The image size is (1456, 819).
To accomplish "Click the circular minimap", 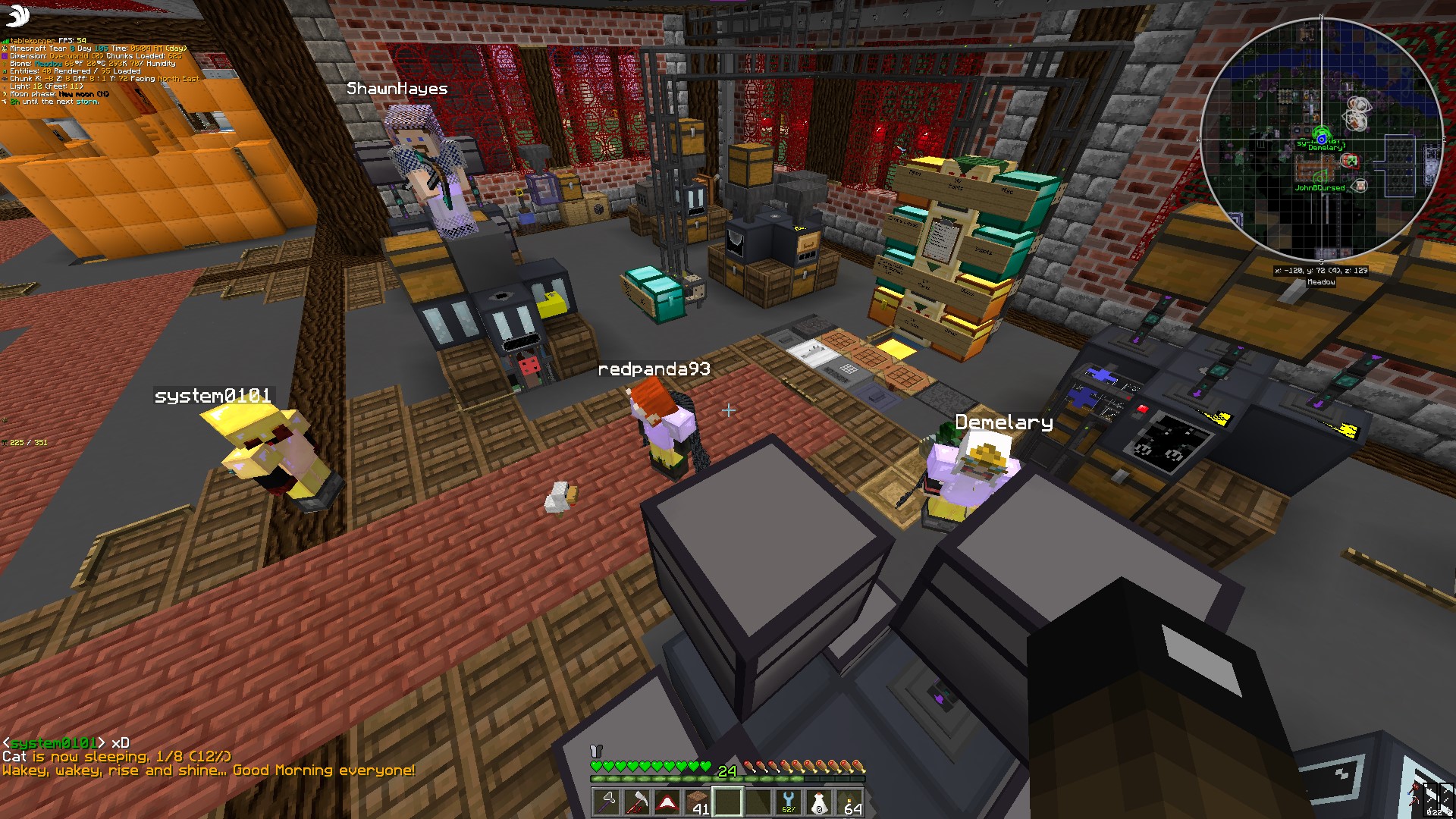I will (1321, 139).
